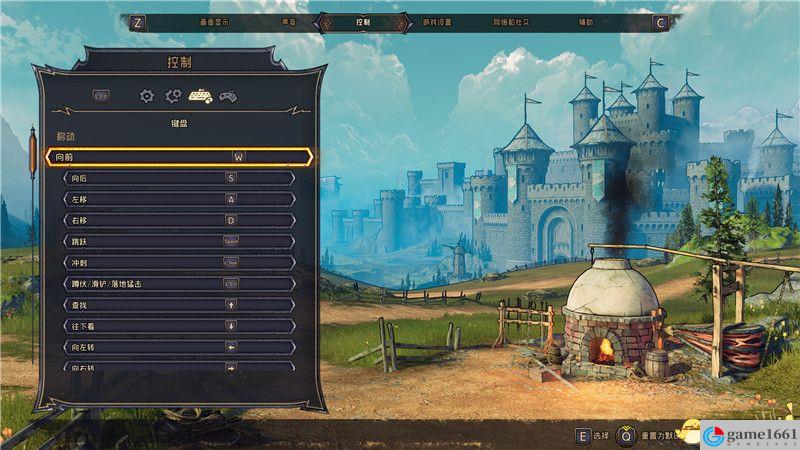Switch to the 网络和社交 tab
This screenshot has height=450, width=800.
(x=511, y=22)
